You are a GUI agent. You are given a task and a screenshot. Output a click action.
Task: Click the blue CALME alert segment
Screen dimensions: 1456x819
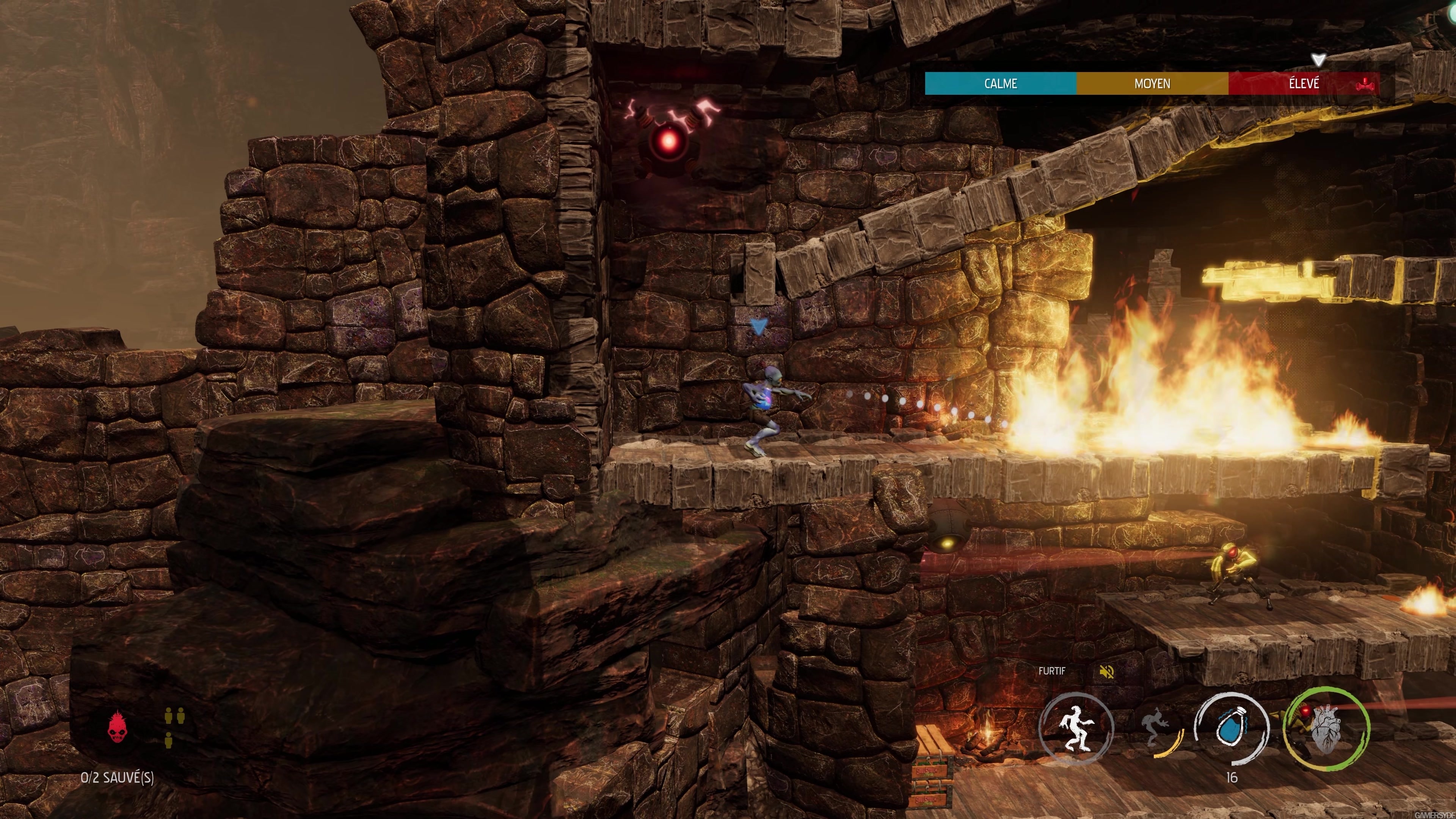point(1001,84)
